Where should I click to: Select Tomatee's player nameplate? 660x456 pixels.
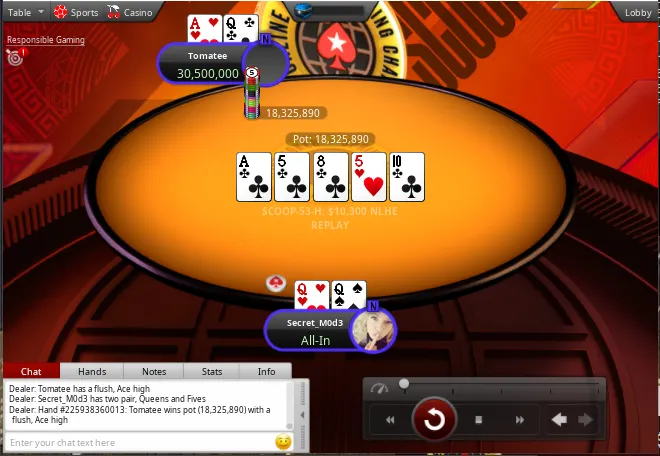tap(208, 65)
